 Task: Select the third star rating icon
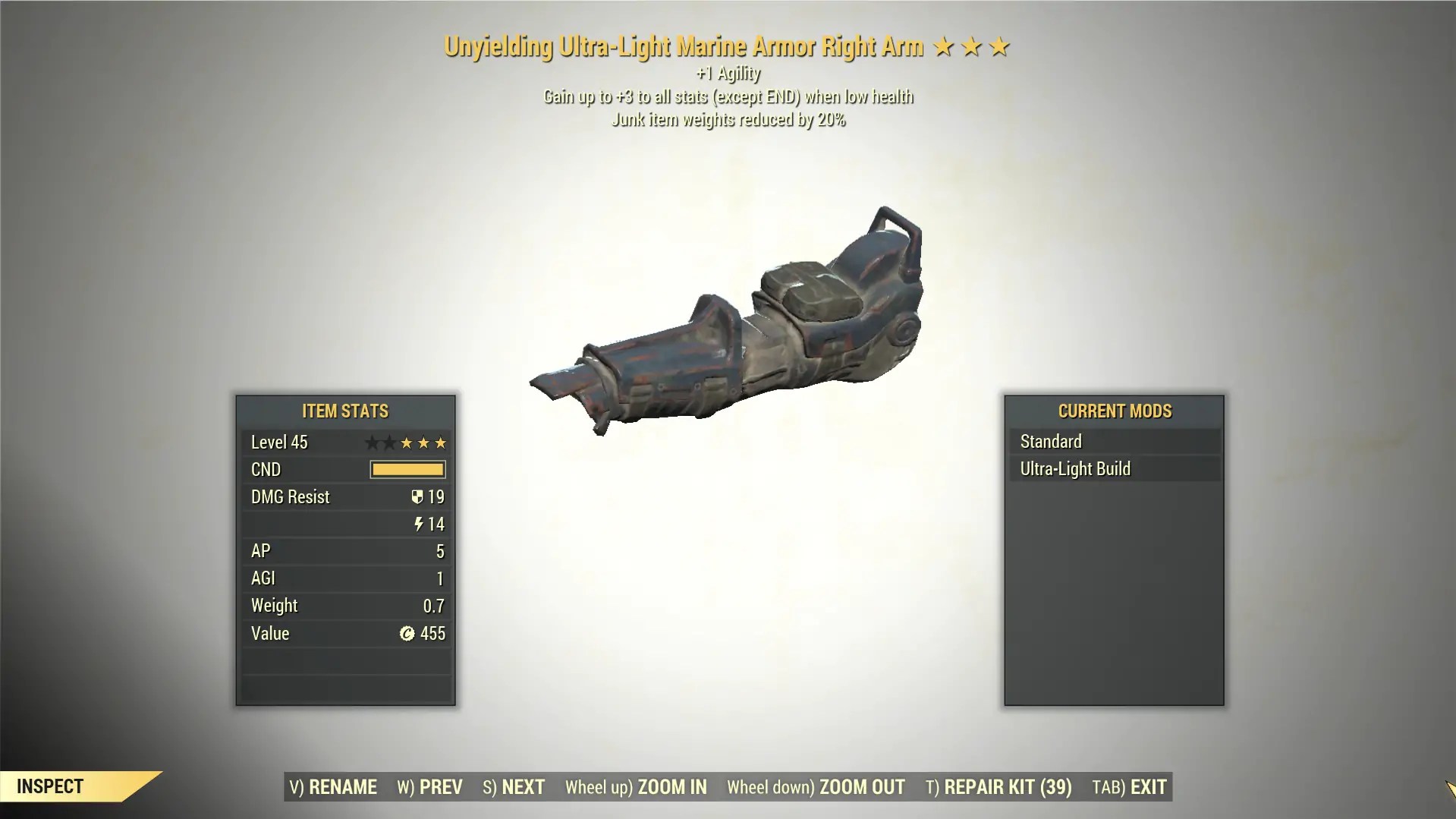coord(999,46)
